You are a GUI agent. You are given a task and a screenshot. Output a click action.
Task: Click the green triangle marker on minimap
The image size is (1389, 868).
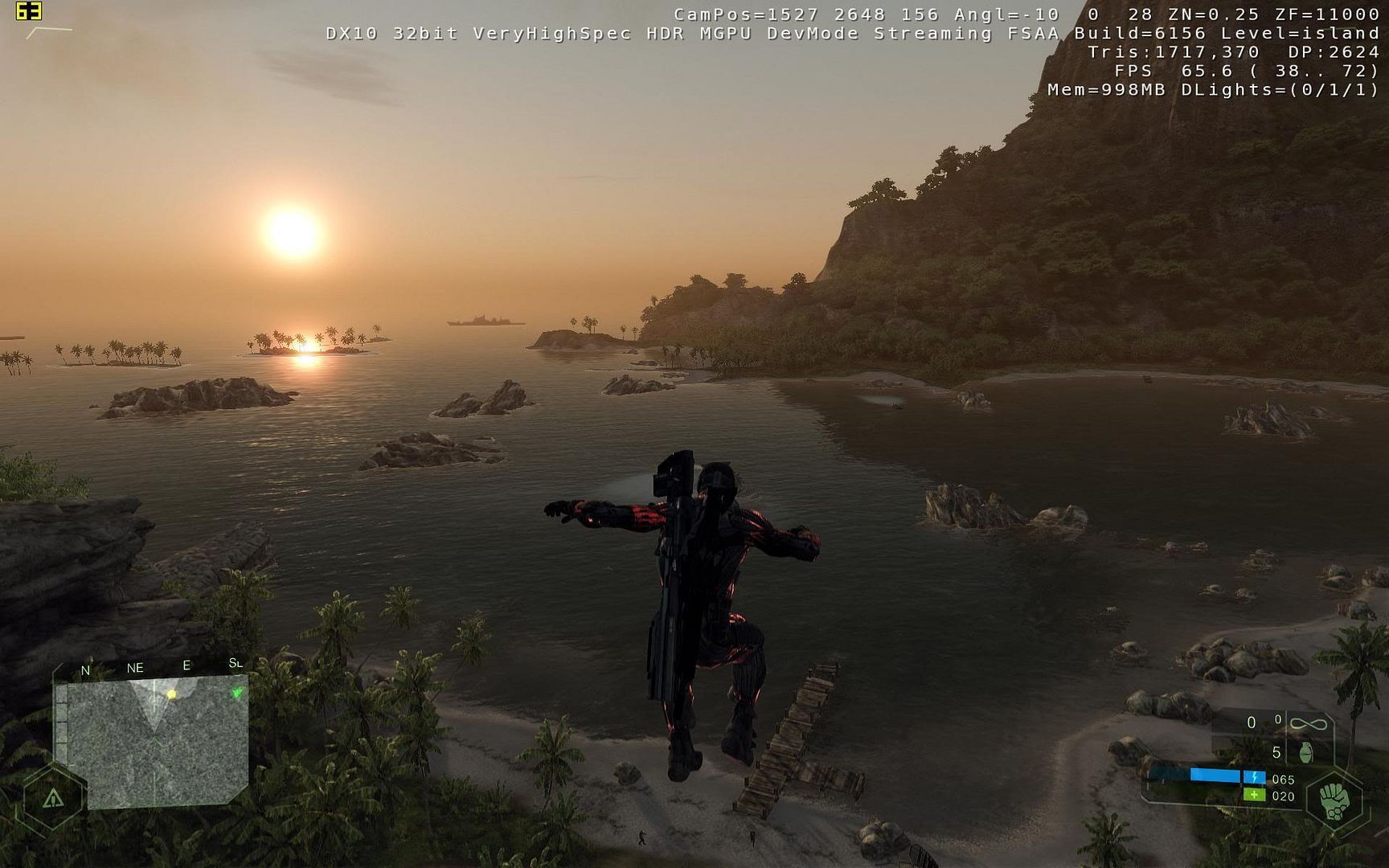pyautogui.click(x=237, y=693)
